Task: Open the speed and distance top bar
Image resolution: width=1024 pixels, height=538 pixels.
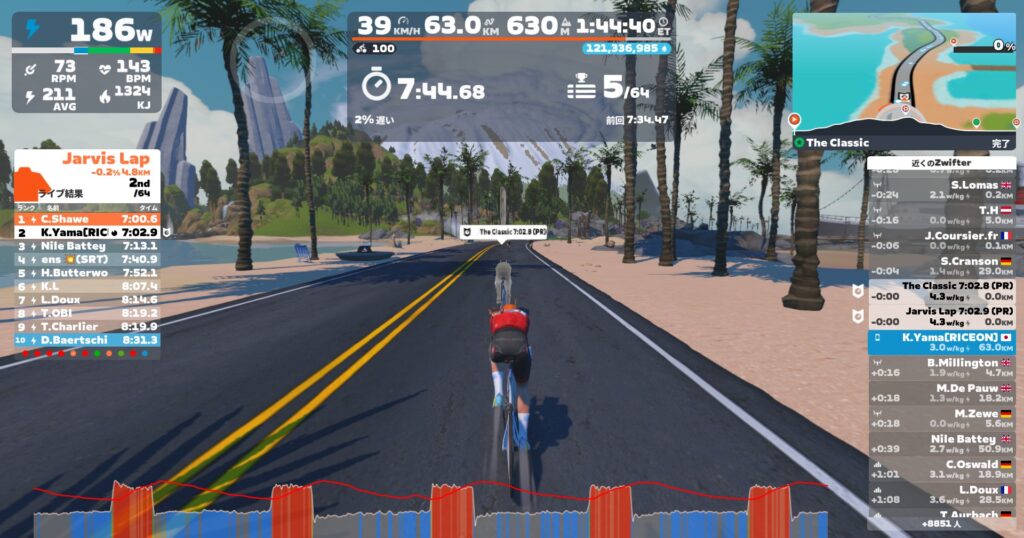Action: (509, 26)
